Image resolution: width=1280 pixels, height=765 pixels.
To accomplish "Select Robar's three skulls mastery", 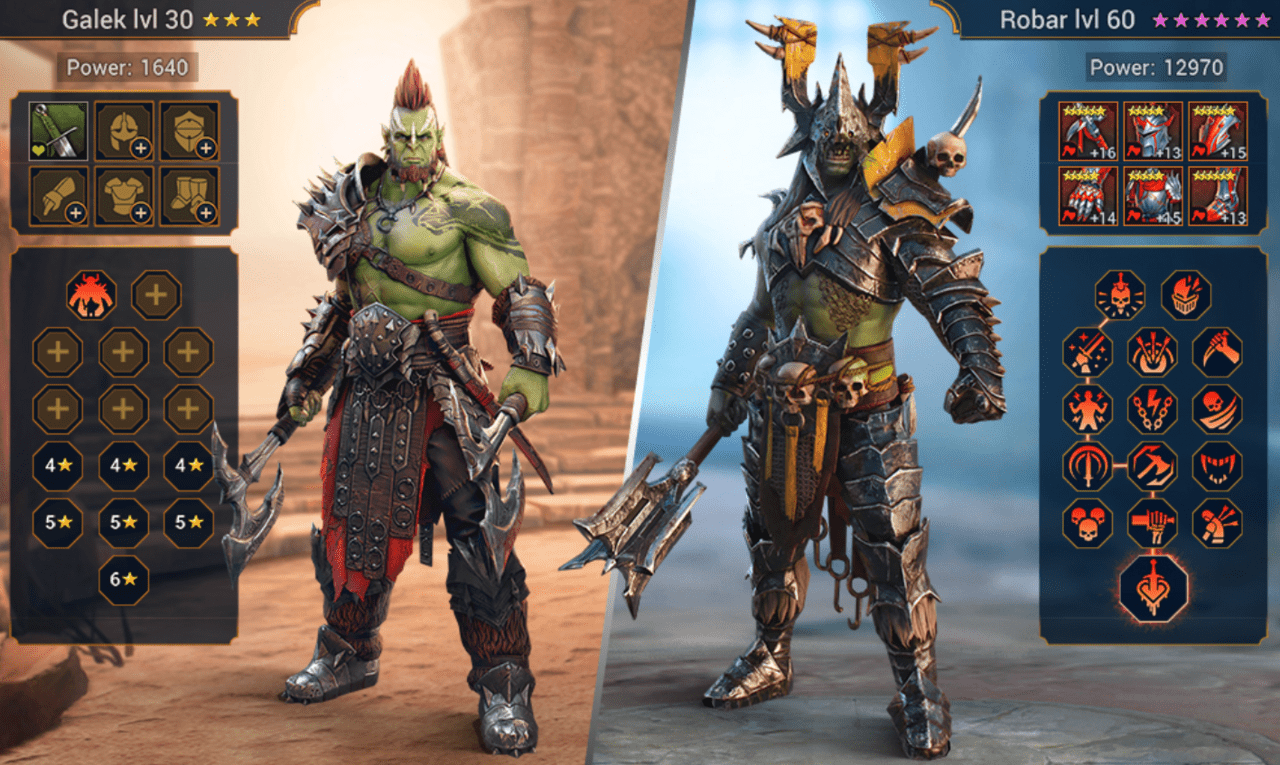I will [x=1088, y=523].
